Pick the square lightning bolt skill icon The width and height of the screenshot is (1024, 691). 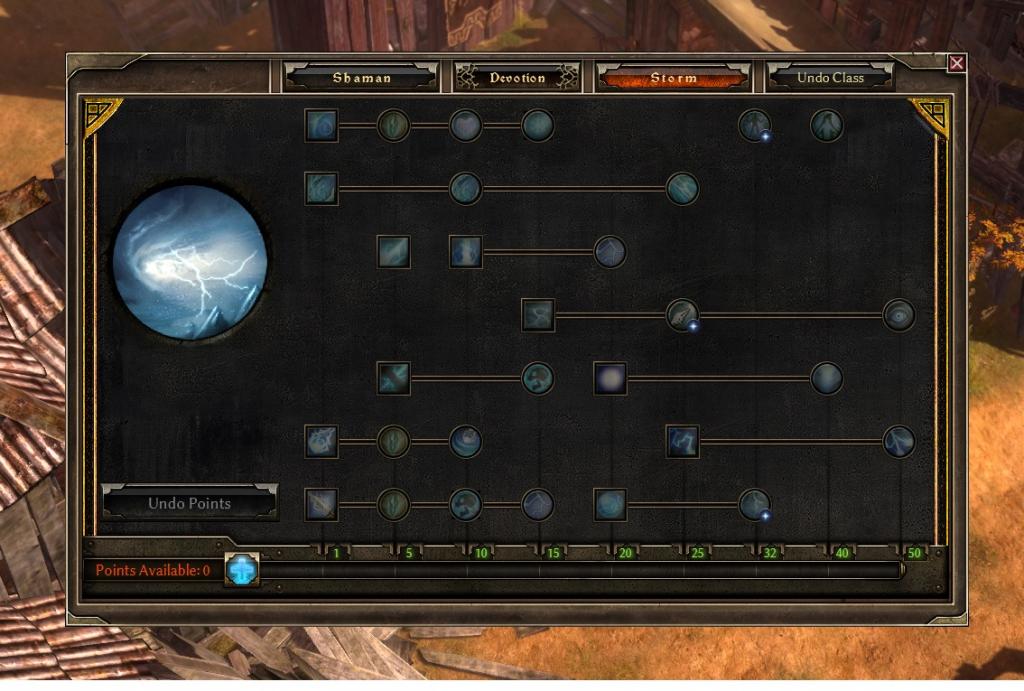[682, 441]
